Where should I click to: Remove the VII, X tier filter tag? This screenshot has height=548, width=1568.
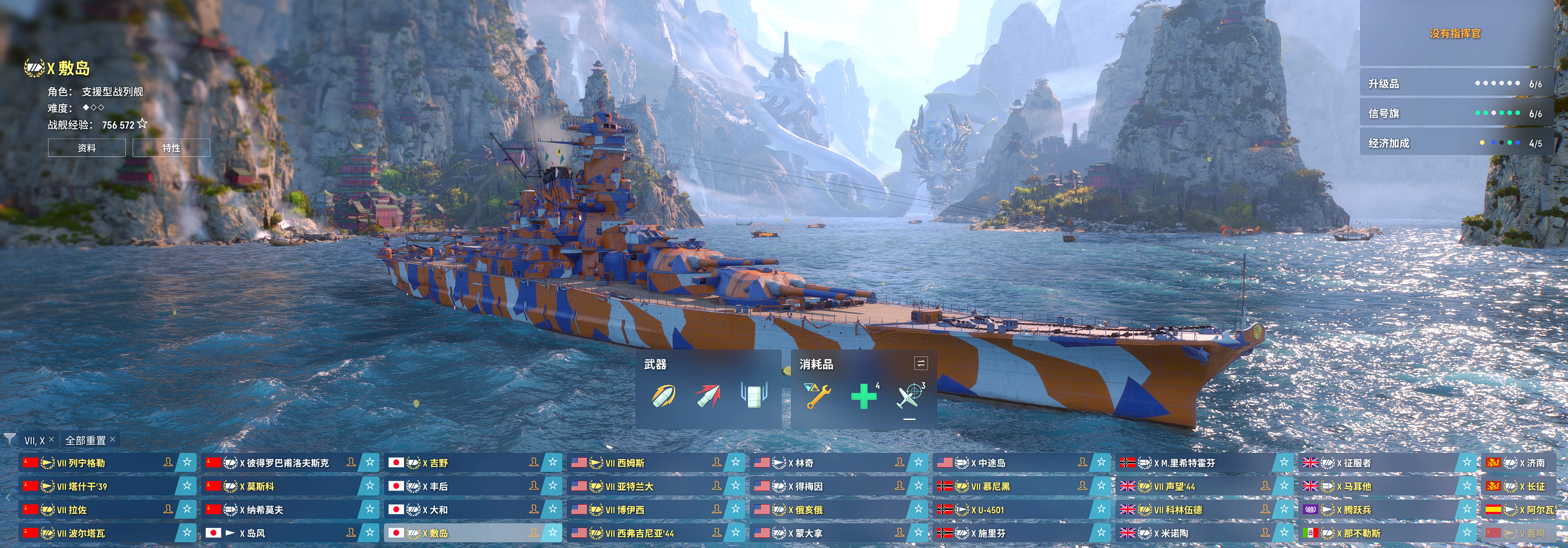point(52,440)
